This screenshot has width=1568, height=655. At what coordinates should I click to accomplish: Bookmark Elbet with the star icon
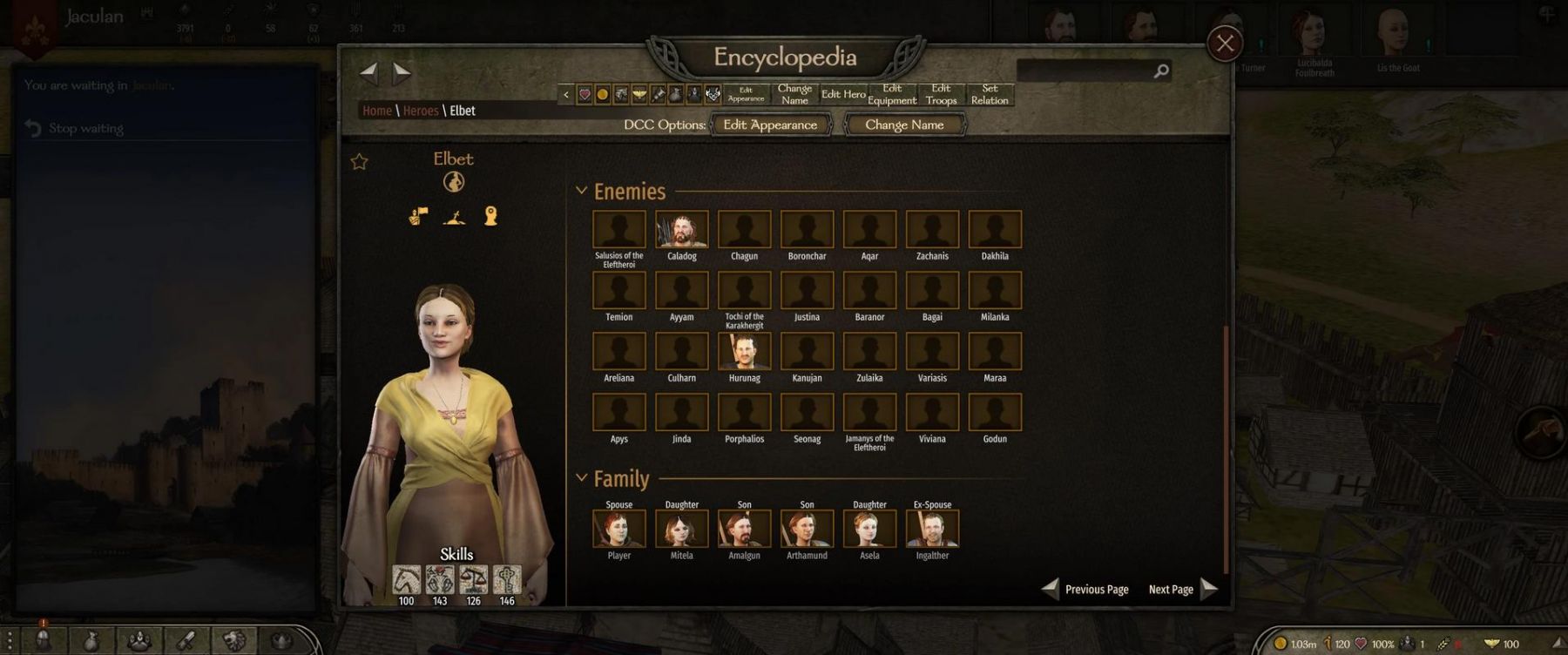pos(359,162)
